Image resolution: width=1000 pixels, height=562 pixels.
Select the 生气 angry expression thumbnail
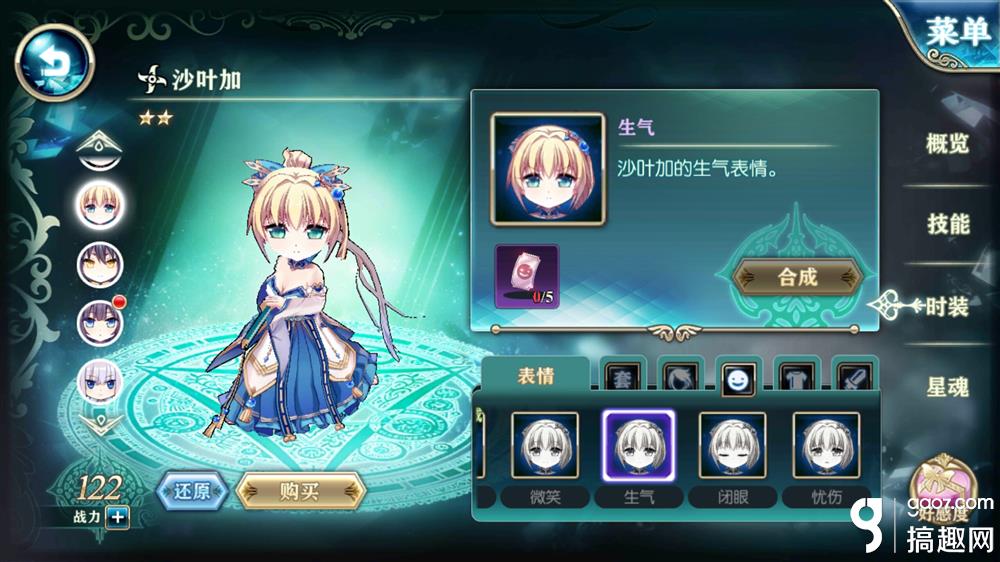(x=638, y=445)
